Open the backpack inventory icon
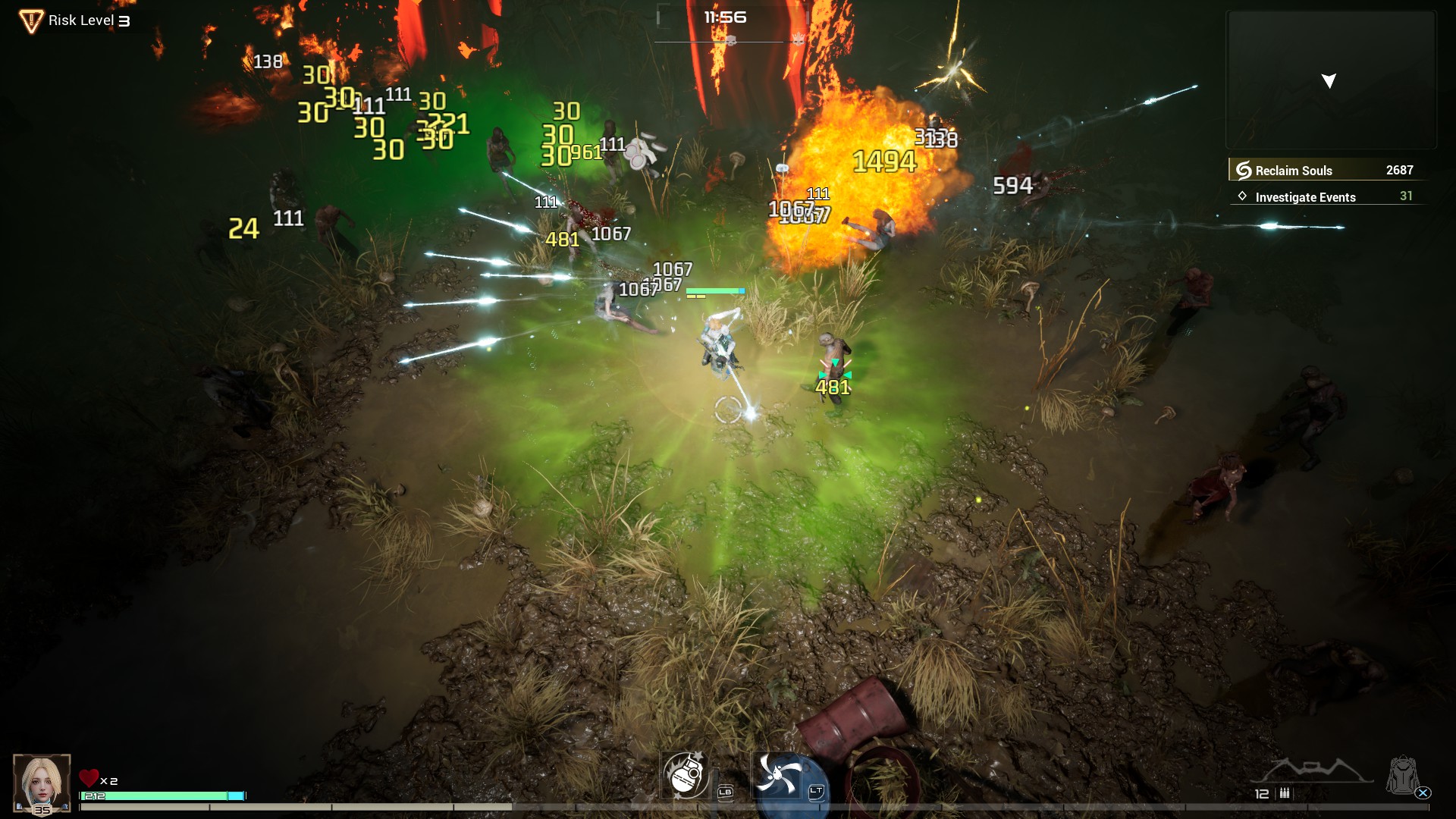The width and height of the screenshot is (1456, 819). click(x=1402, y=775)
